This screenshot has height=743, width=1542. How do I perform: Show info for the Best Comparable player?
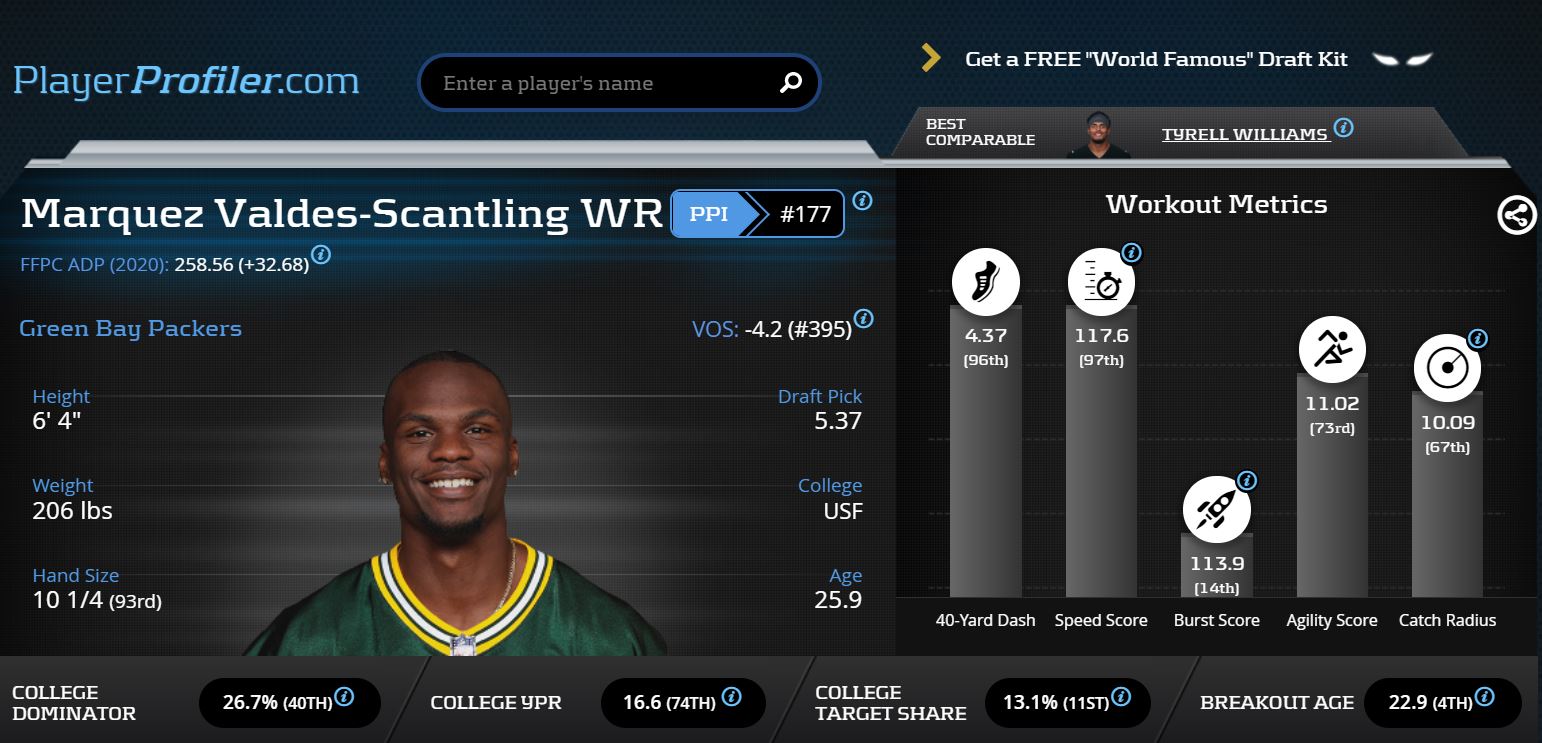pyautogui.click(x=1344, y=128)
